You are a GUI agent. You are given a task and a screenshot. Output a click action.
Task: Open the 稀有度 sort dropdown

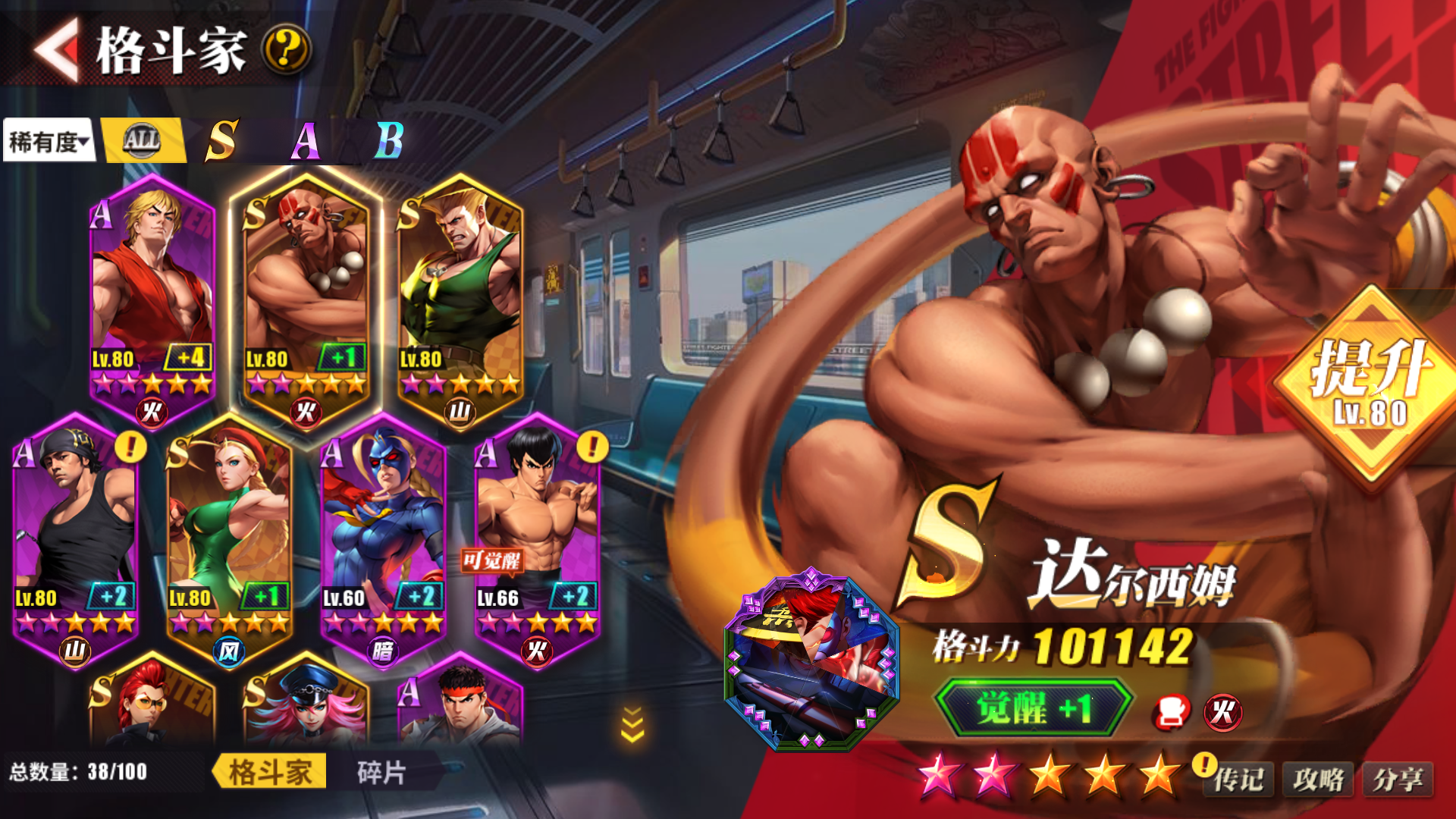[49, 140]
